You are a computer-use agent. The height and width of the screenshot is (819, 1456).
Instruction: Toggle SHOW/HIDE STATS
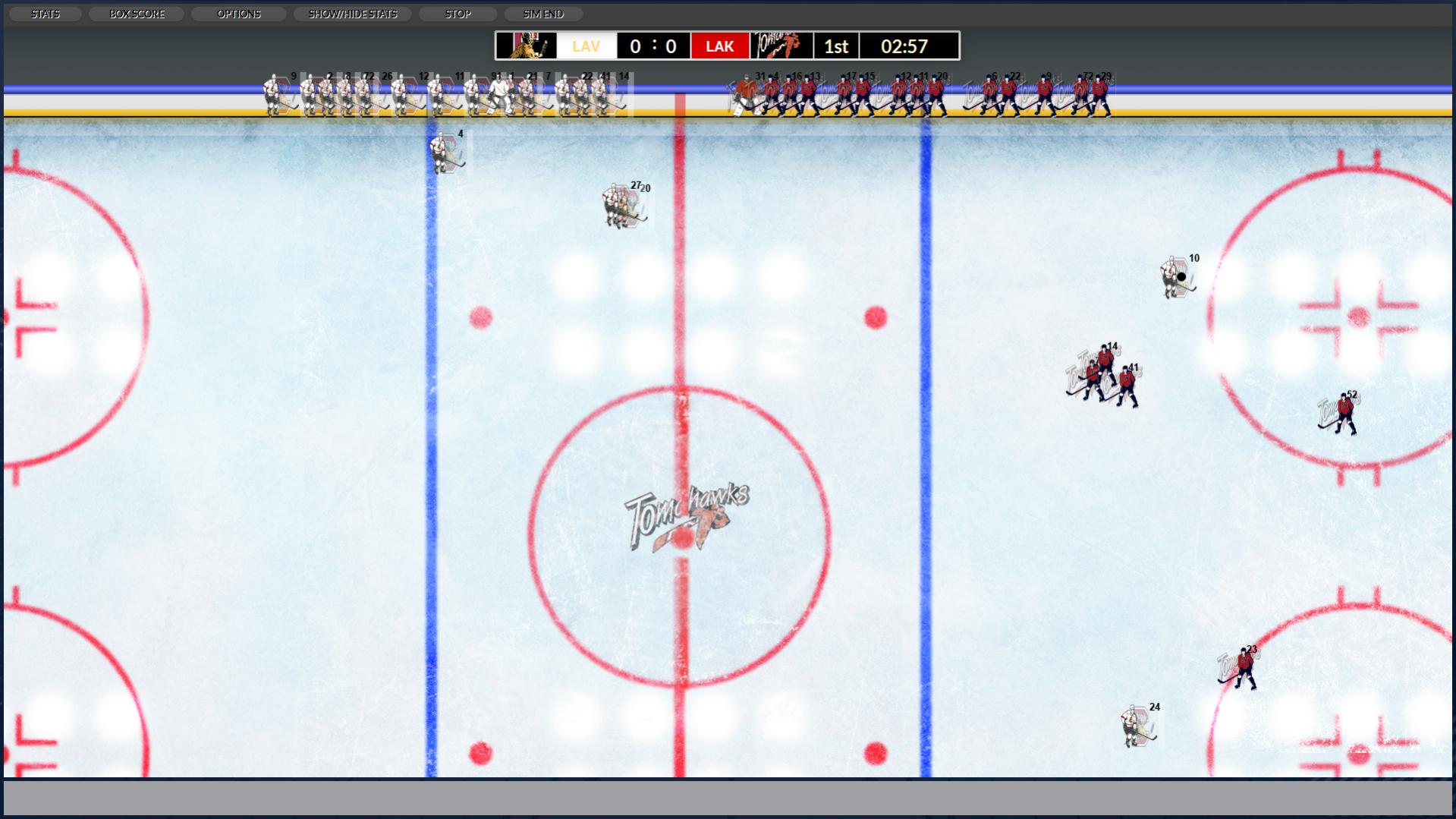click(352, 14)
